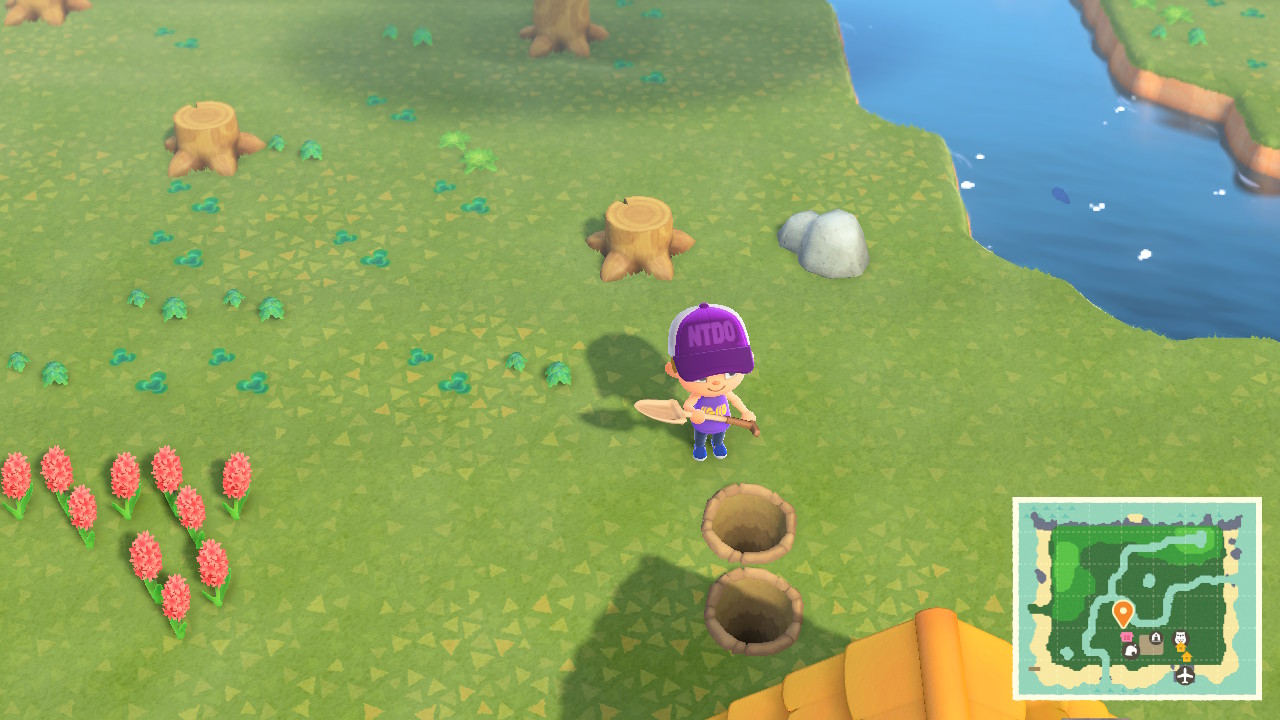Click the airplane airport icon on the minimap

1184,675
